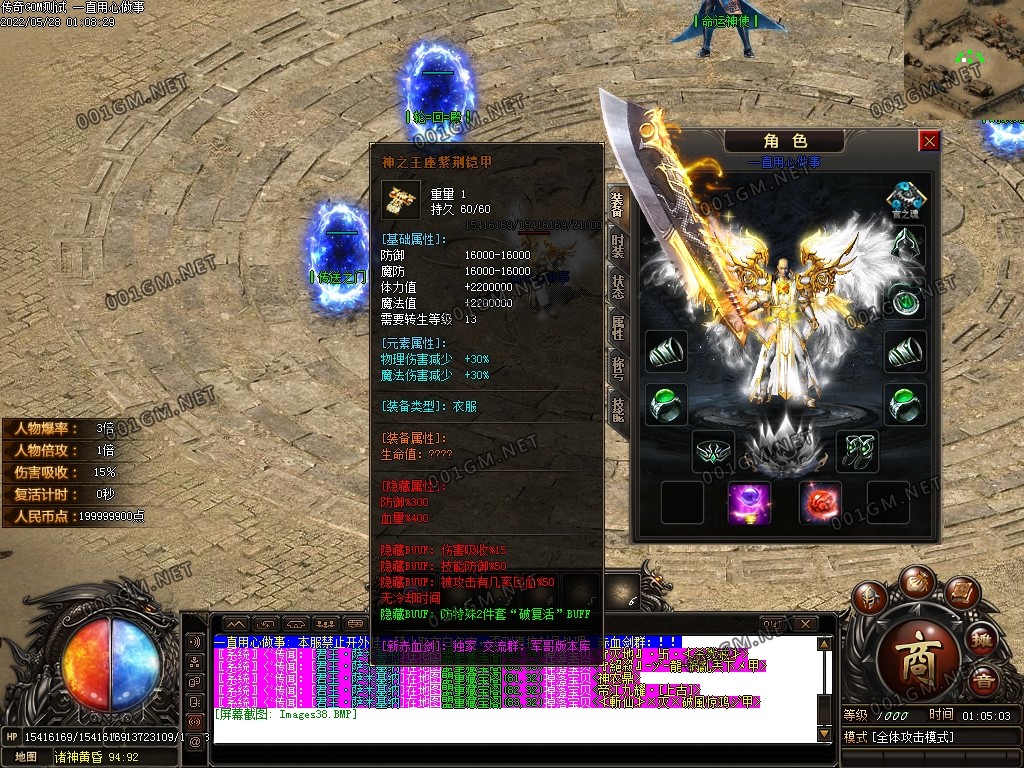Open the skill book icon
This screenshot has height=768, width=1024.
(962, 595)
